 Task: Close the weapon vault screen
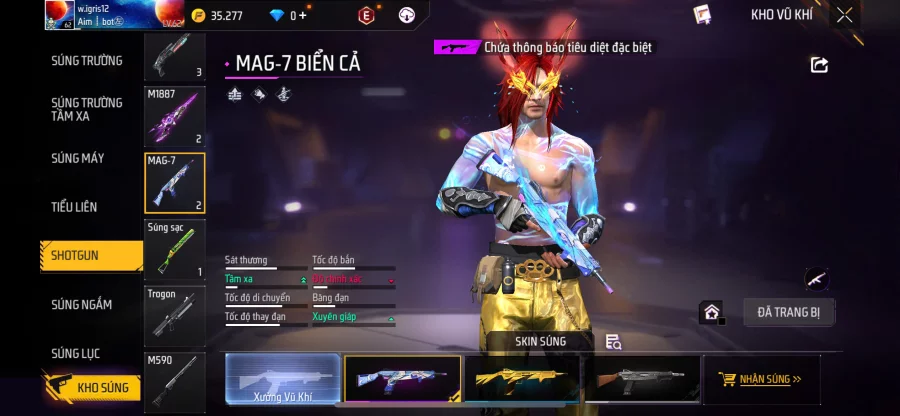click(845, 15)
